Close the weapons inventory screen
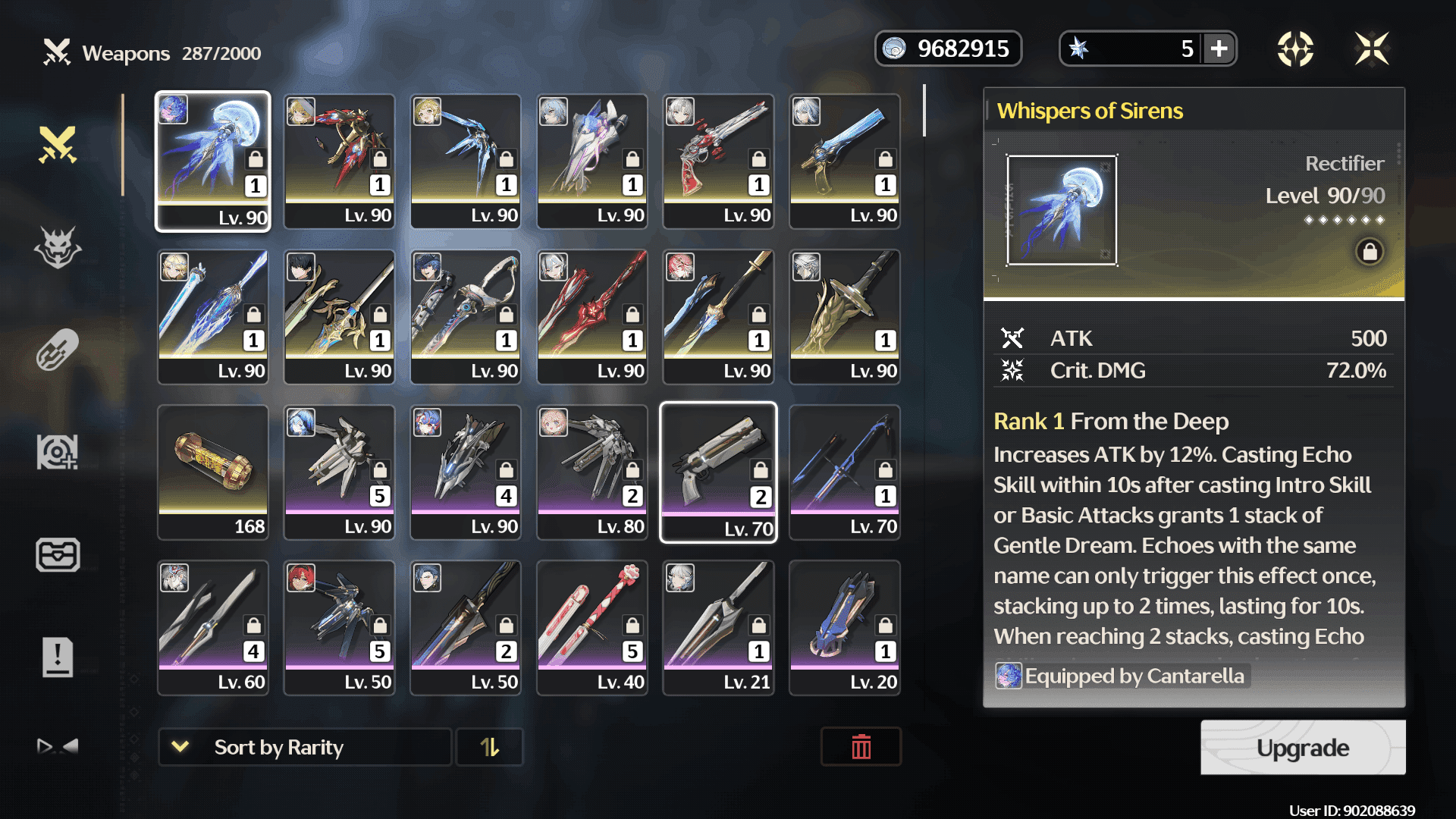The height and width of the screenshot is (819, 1456). pyautogui.click(x=1372, y=49)
